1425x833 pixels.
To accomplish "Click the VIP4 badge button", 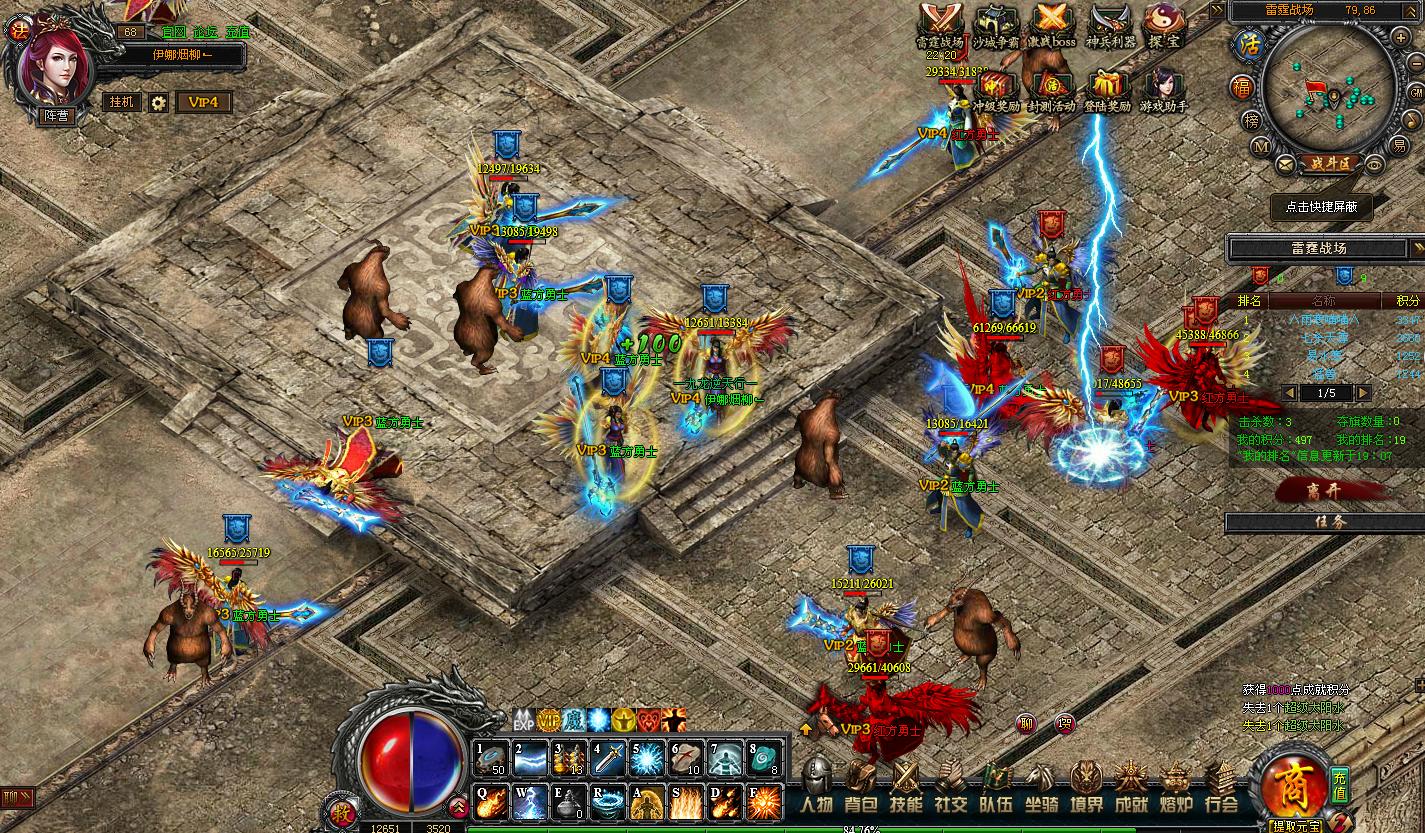I will pos(204,102).
